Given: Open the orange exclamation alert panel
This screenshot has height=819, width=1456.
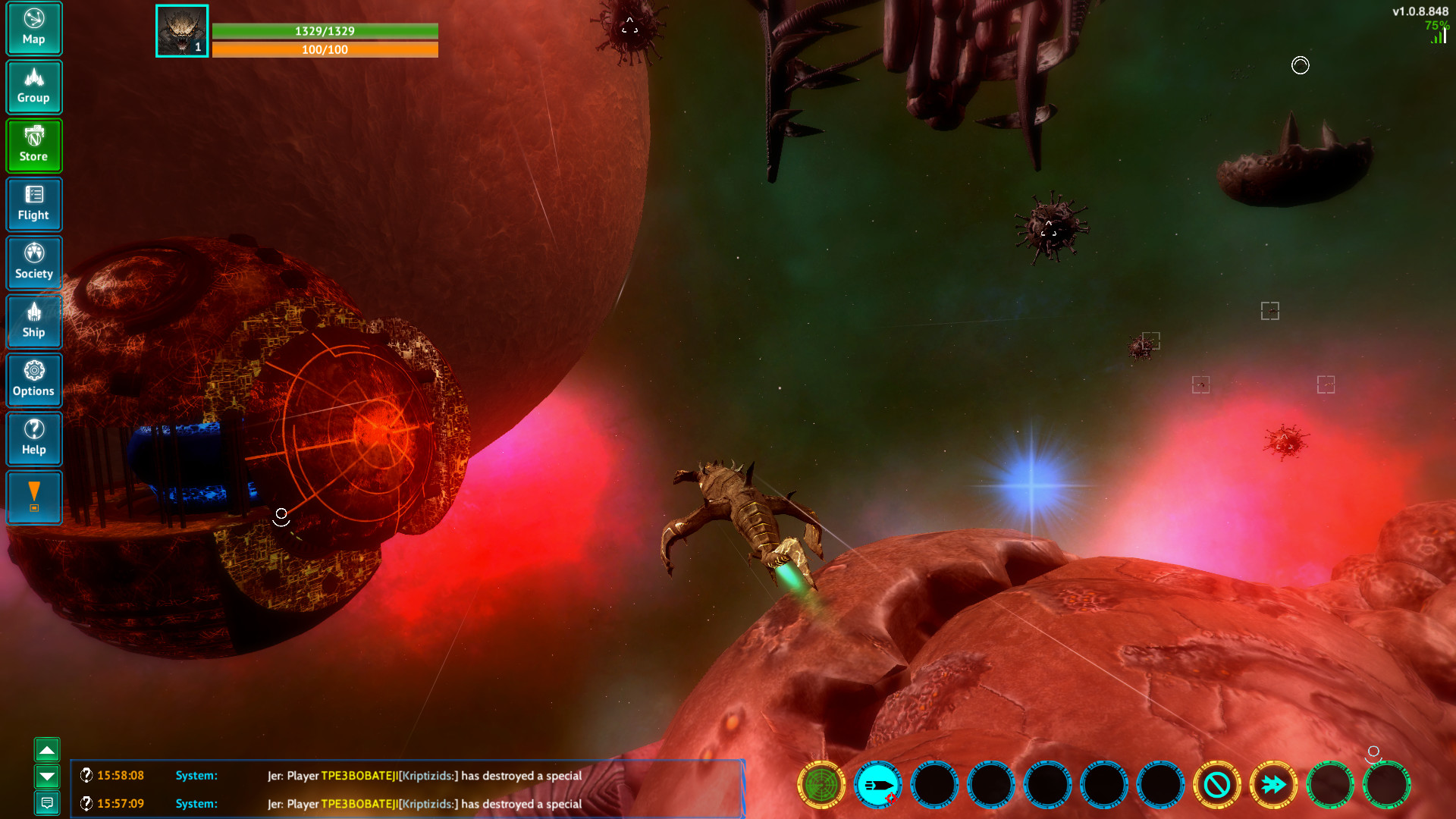Looking at the screenshot, I should point(33,497).
